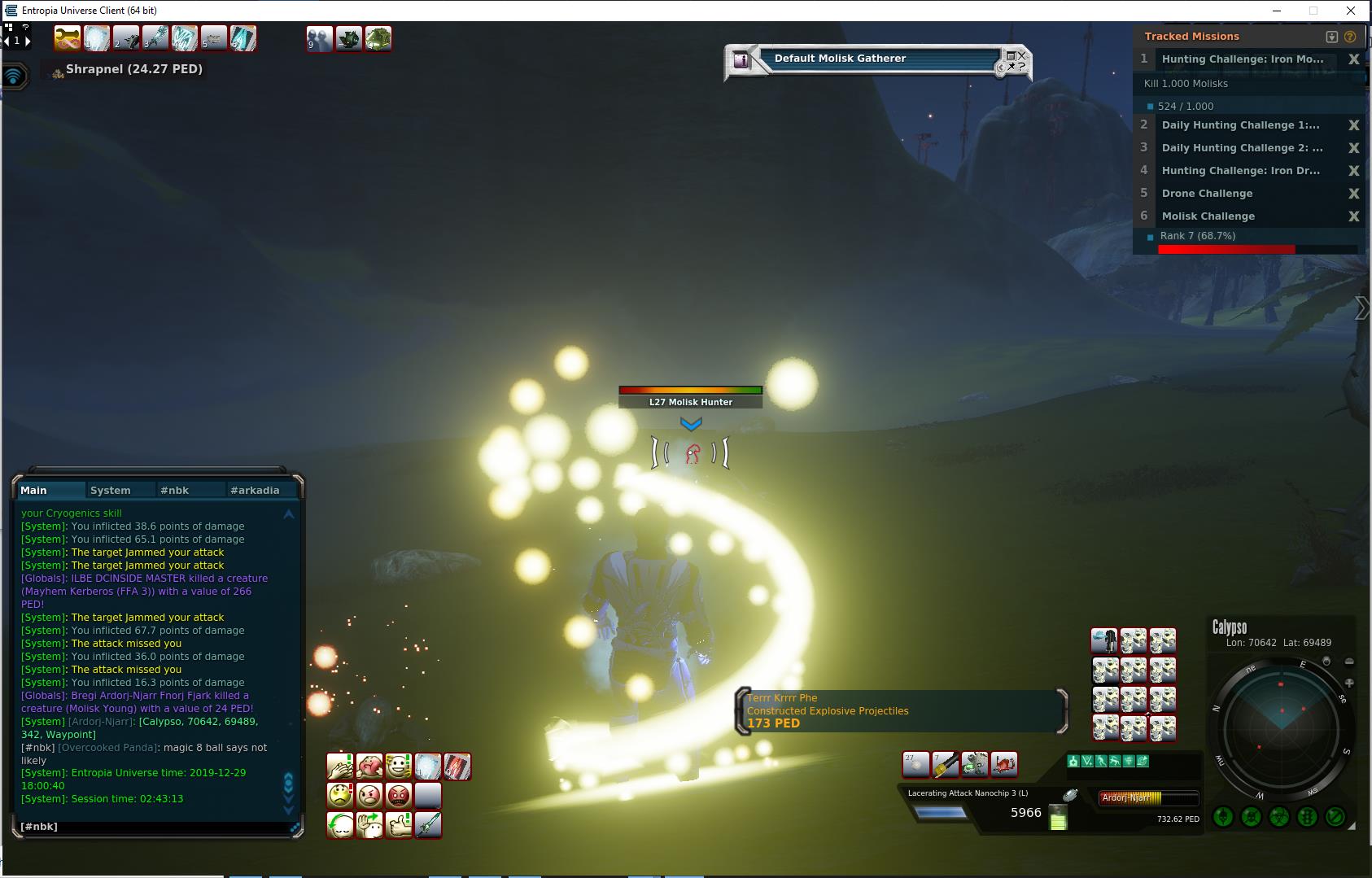This screenshot has height=878, width=1372.
Task: Select the #nbk chat tab
Action: click(174, 490)
